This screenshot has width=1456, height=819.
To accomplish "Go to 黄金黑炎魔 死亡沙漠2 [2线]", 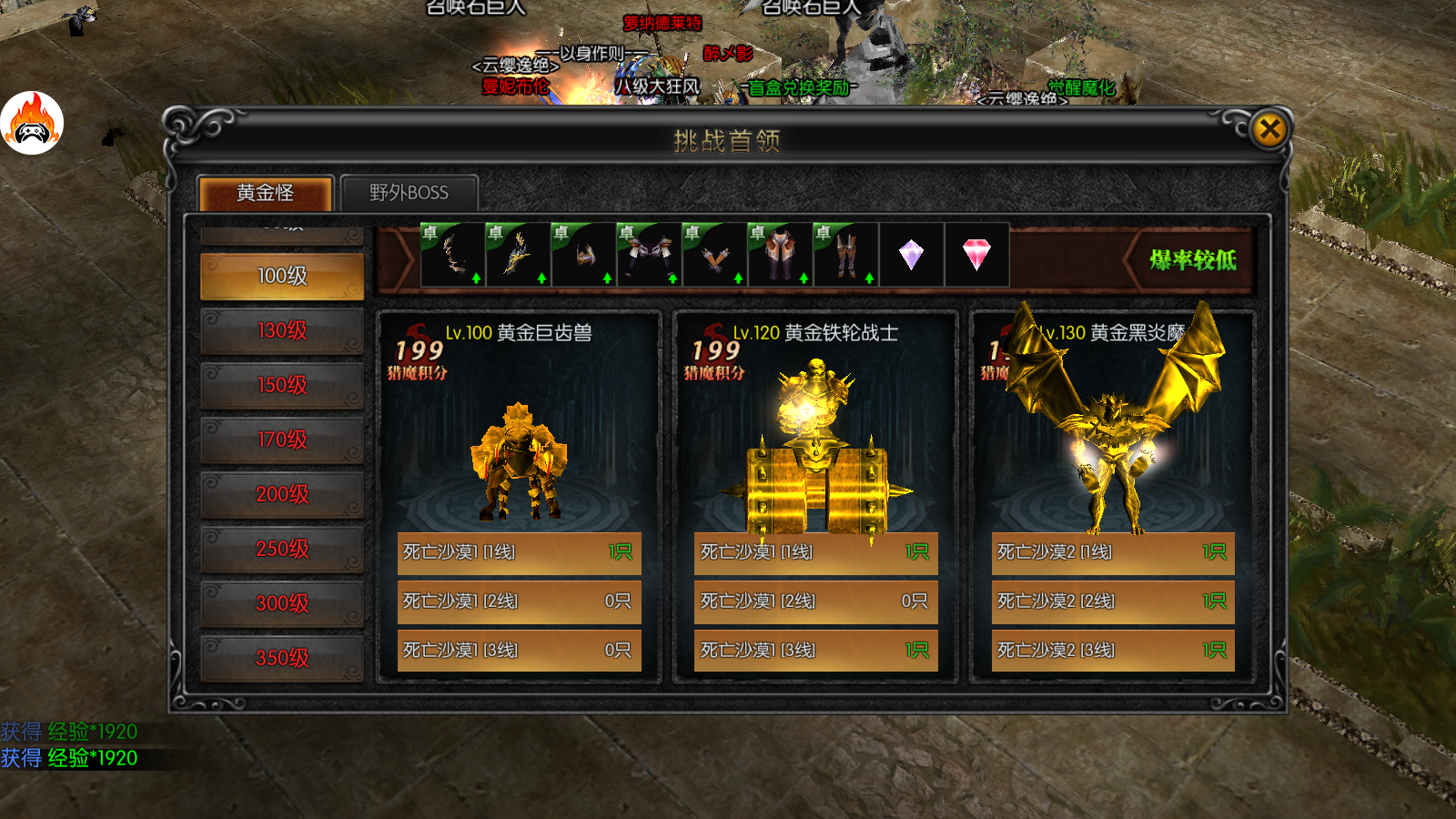I will (x=1113, y=602).
